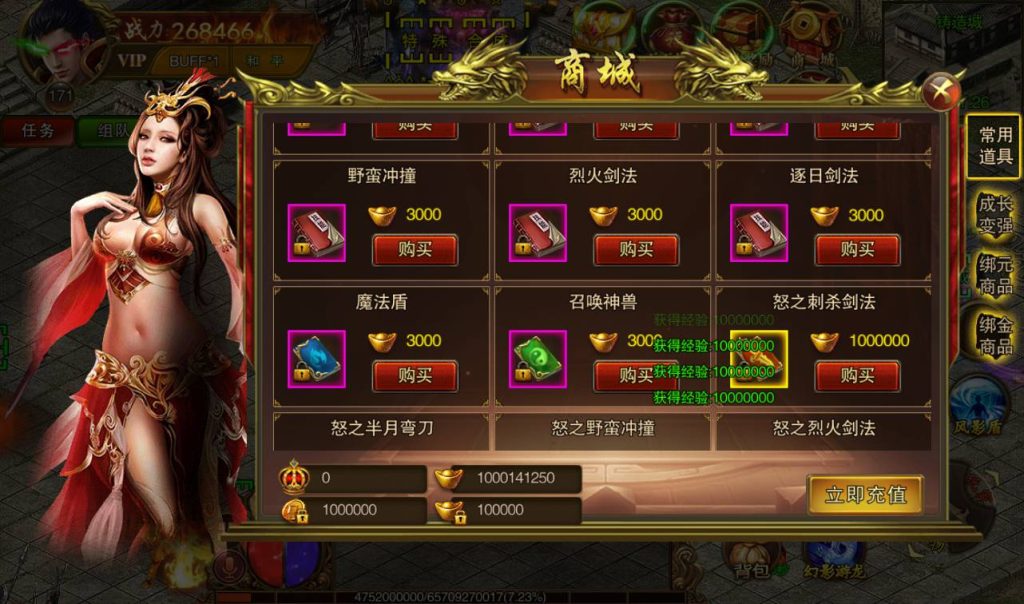Purchase the 怒之刺杀剑法 item
Screen dimensions: 1024x604
857,375
